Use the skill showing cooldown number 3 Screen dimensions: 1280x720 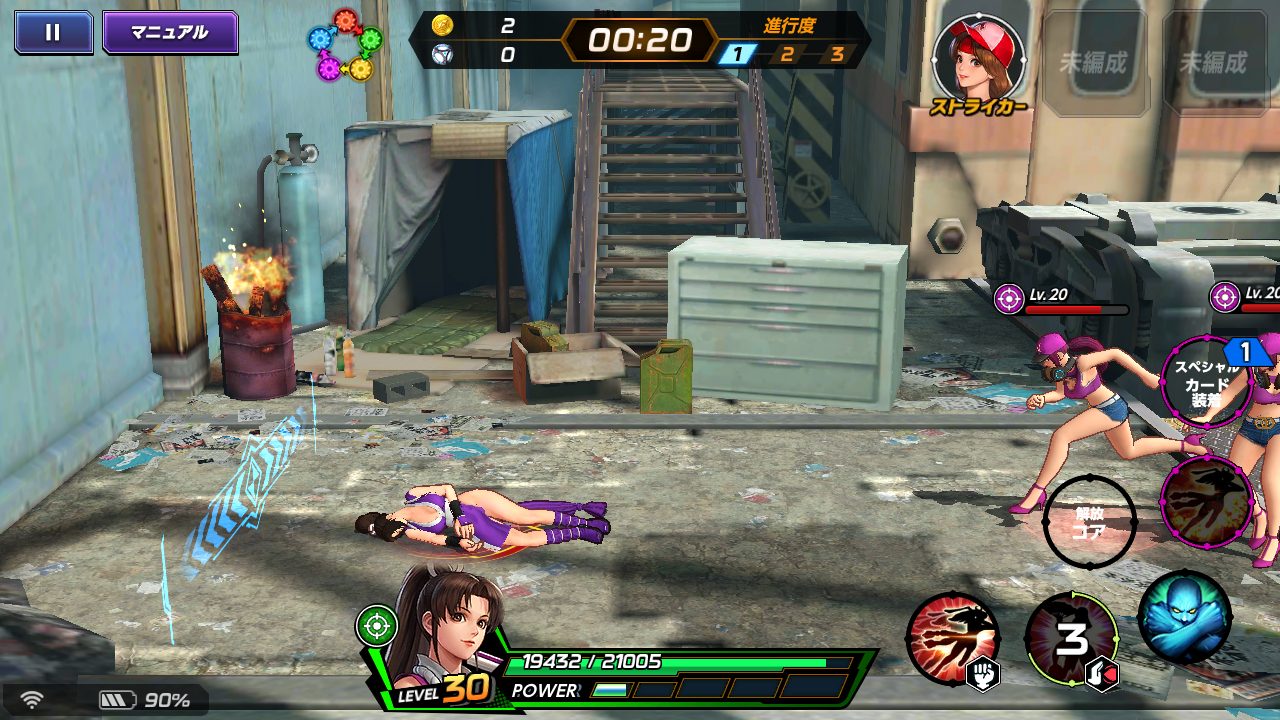coord(1071,638)
